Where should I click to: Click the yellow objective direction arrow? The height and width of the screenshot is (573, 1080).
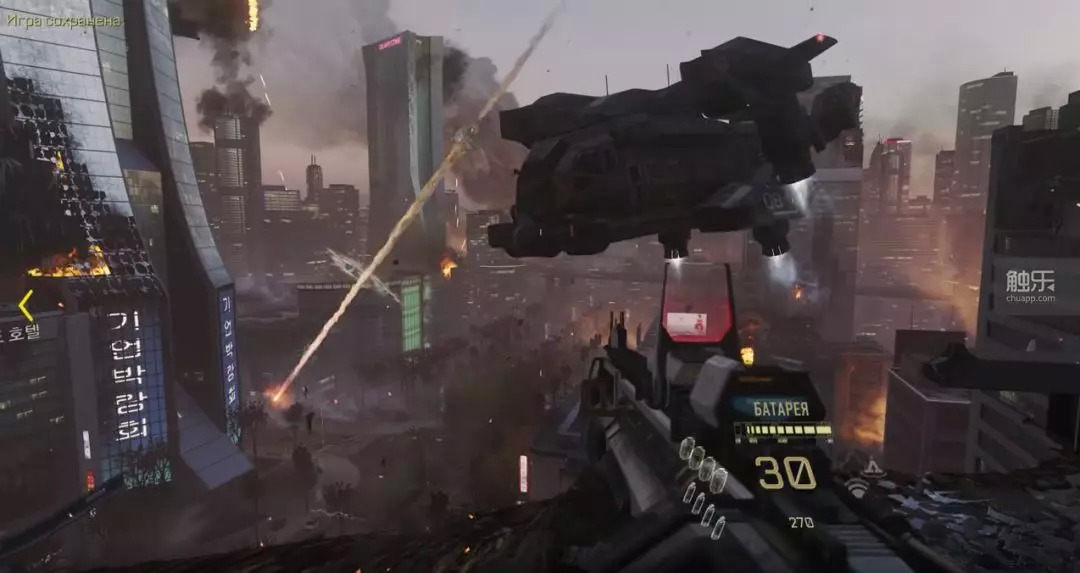pyautogui.click(x=26, y=305)
